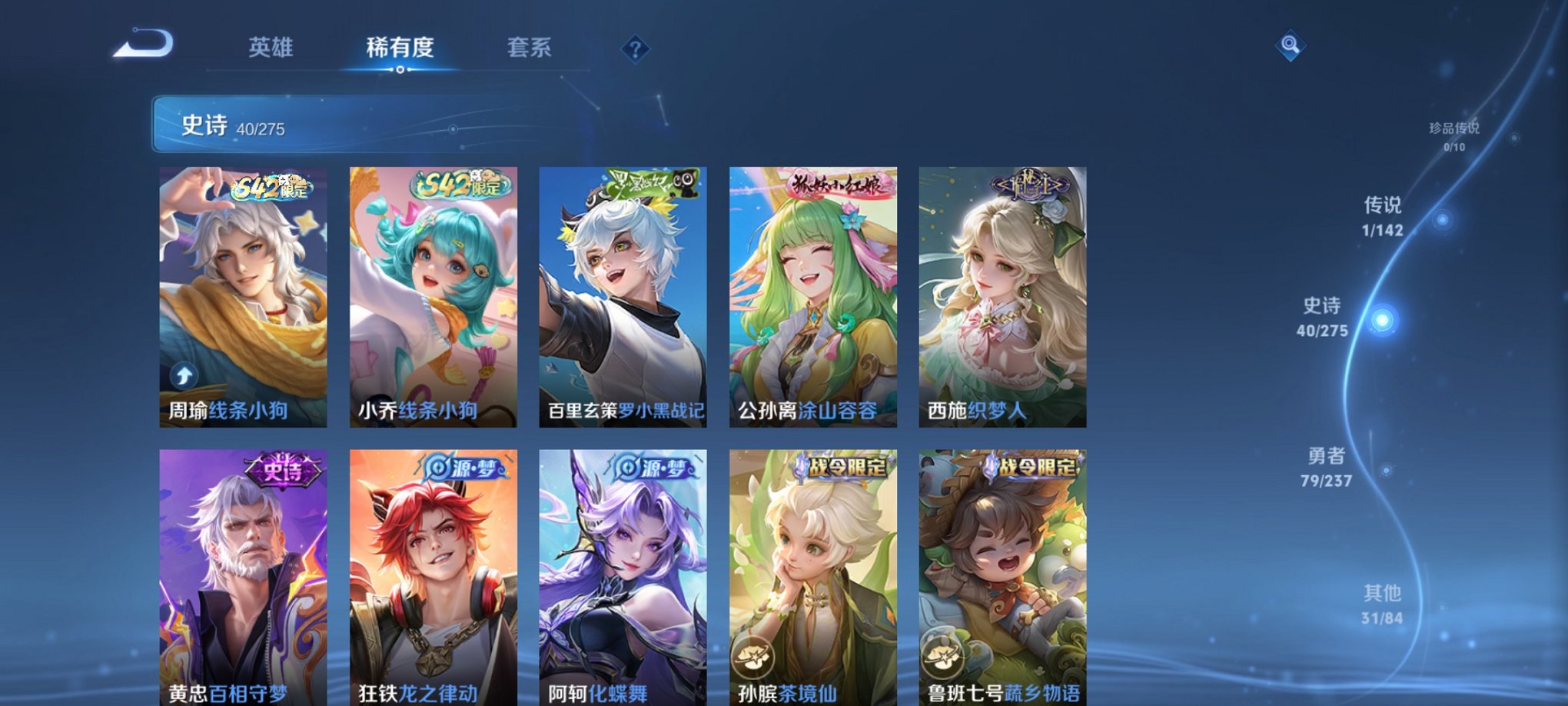
Task: Click the question mark help icon
Action: coord(635,50)
